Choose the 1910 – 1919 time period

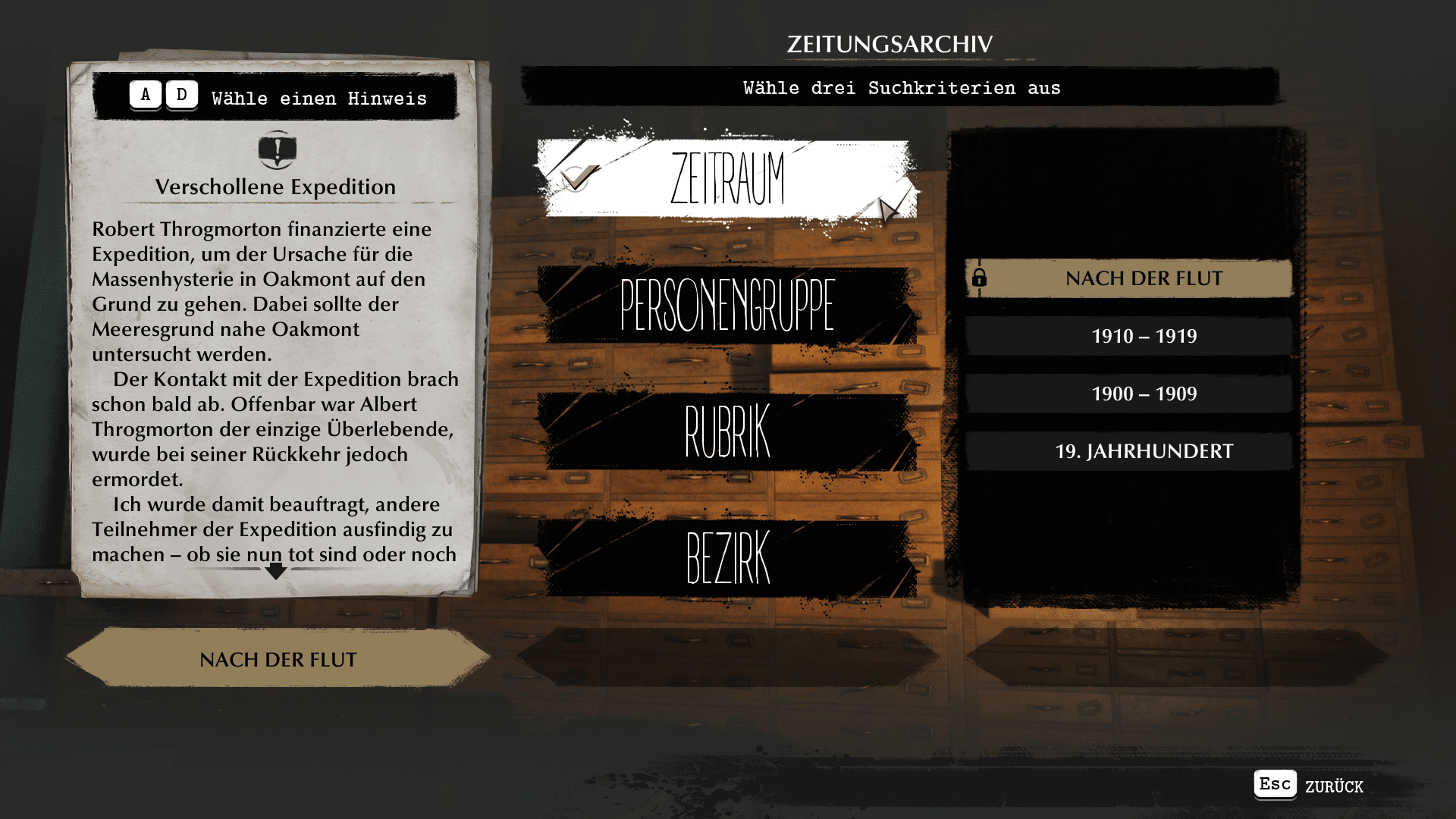1144,336
